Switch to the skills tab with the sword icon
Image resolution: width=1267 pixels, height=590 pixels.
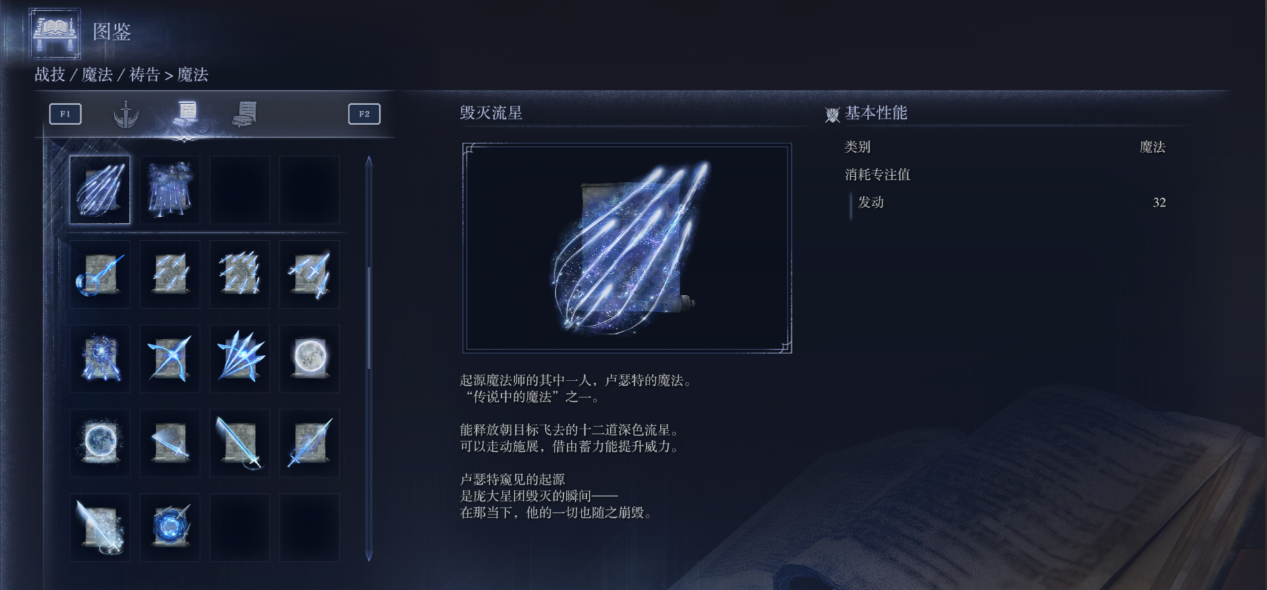[125, 114]
